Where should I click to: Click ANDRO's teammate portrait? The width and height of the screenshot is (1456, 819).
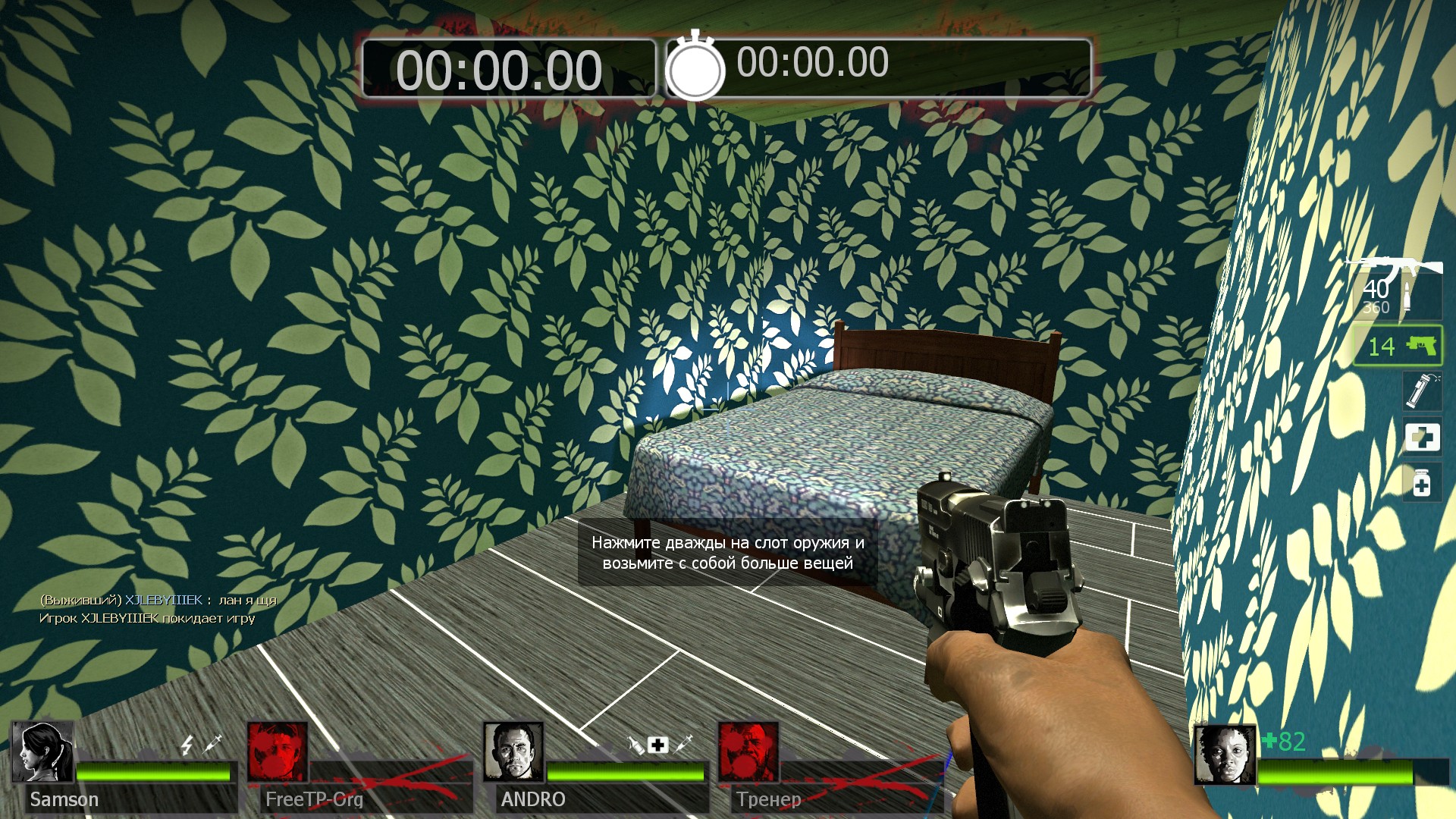(x=513, y=752)
